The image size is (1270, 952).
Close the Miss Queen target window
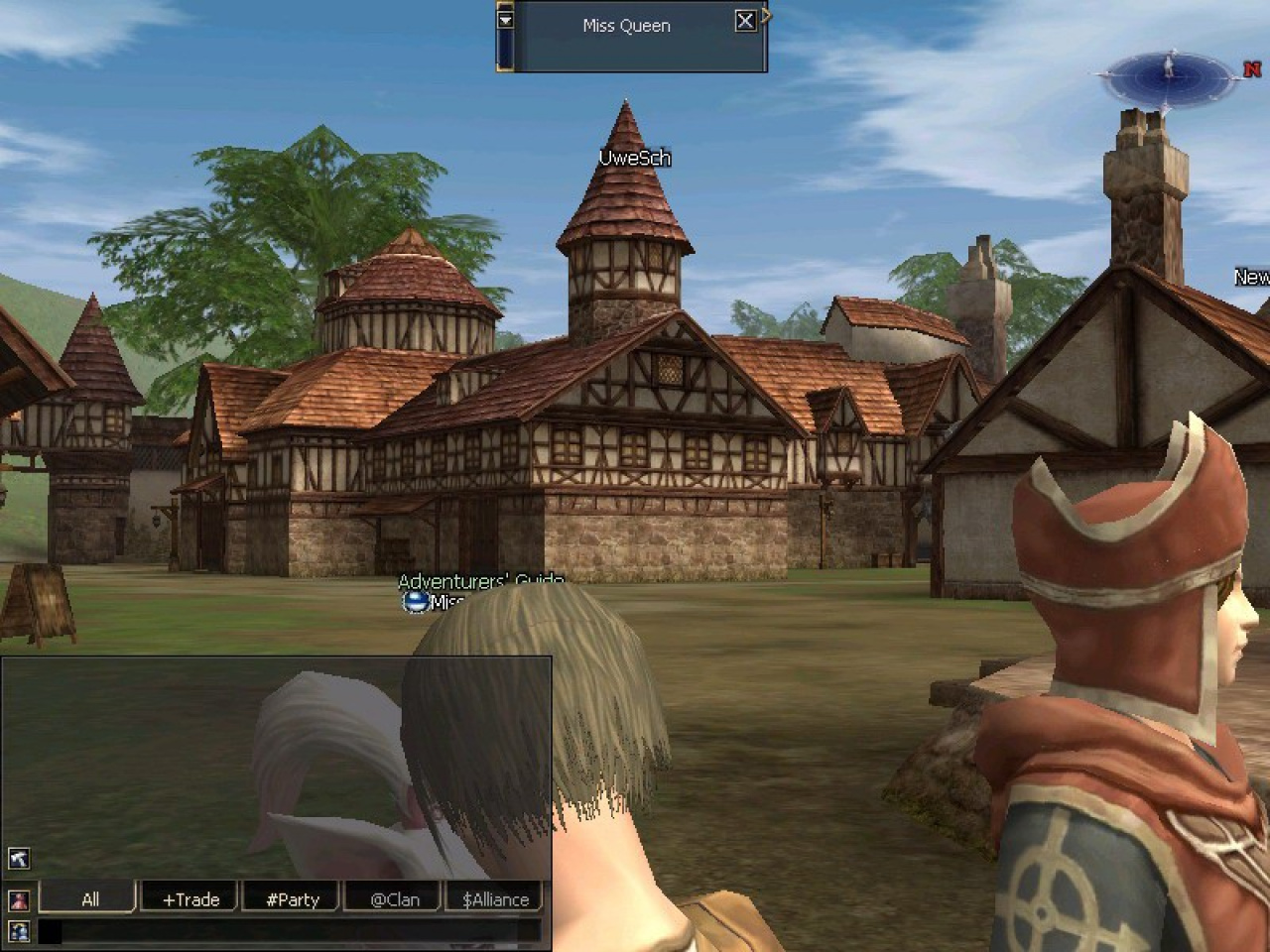[x=745, y=21]
